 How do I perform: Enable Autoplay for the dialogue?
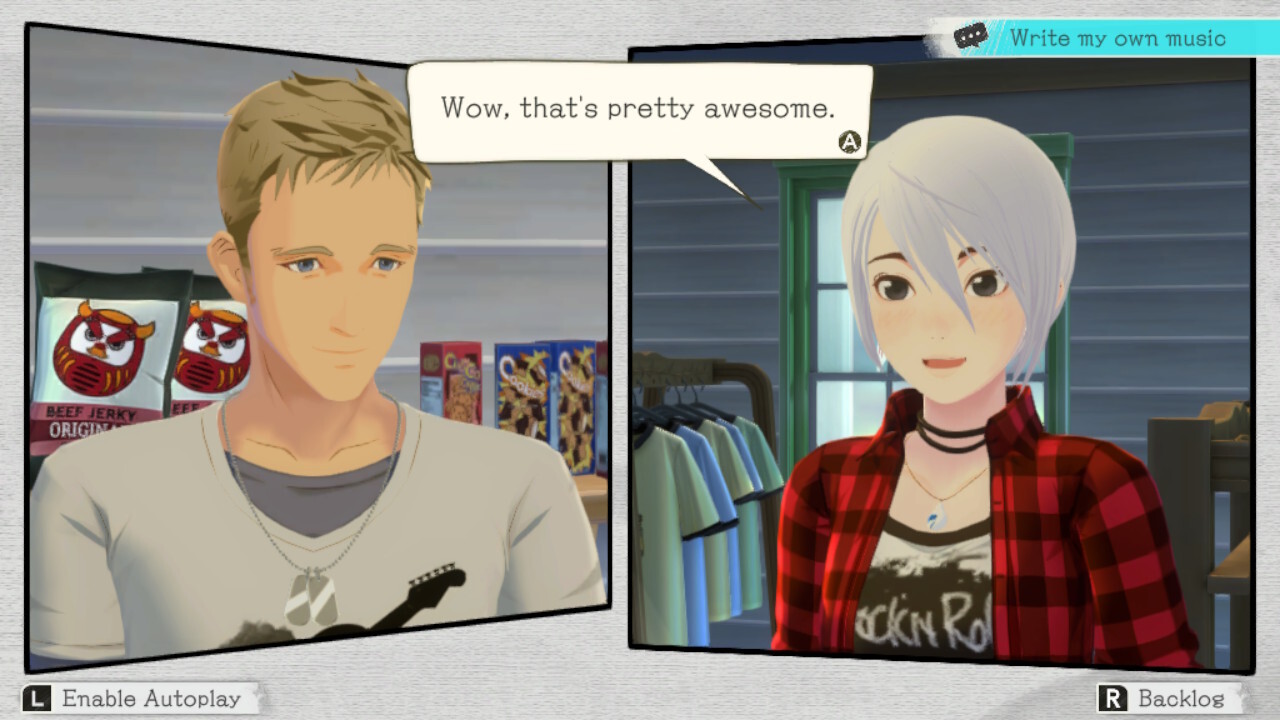point(136,698)
